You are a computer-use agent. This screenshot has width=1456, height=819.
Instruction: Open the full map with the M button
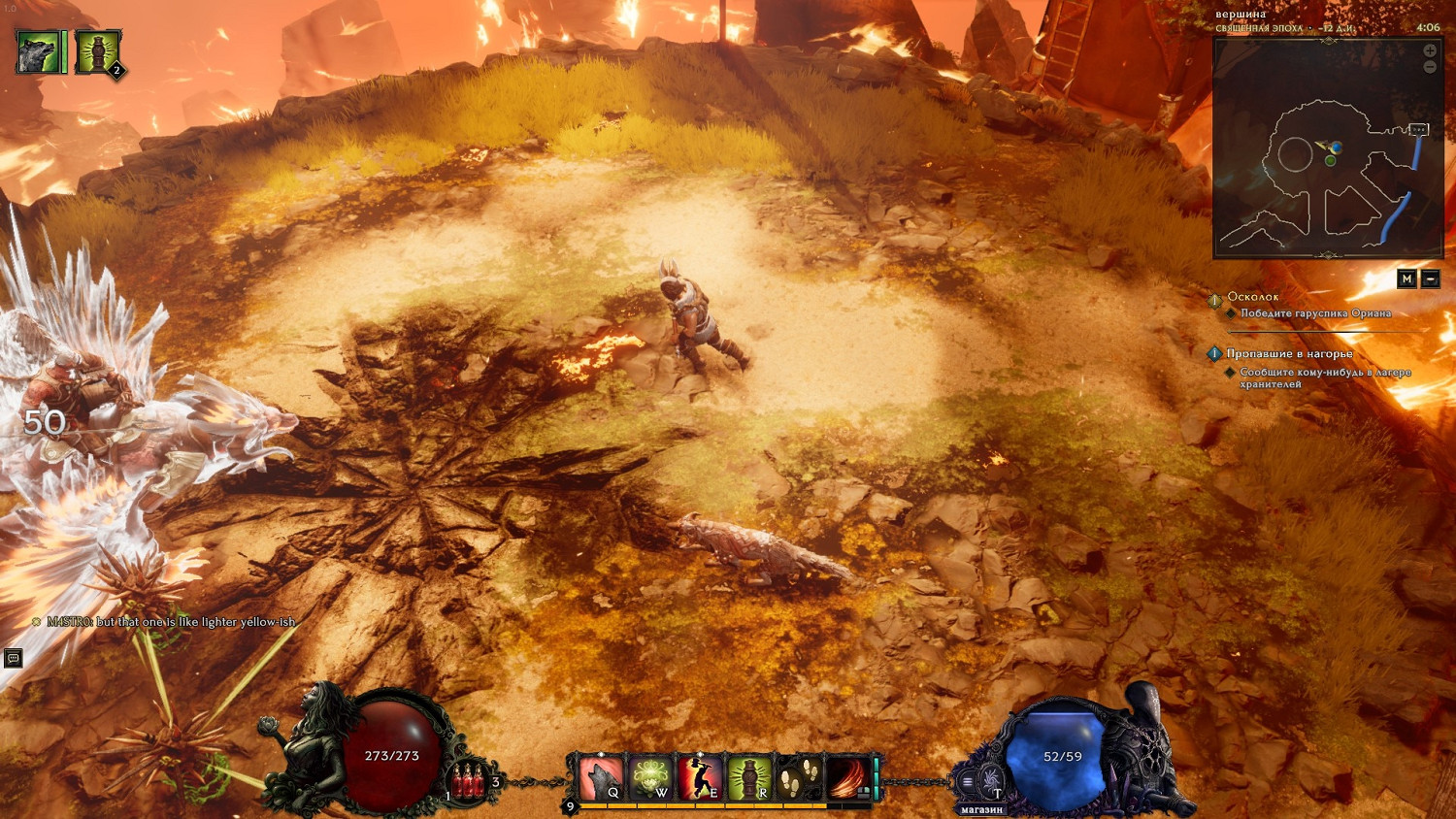pyautogui.click(x=1406, y=279)
